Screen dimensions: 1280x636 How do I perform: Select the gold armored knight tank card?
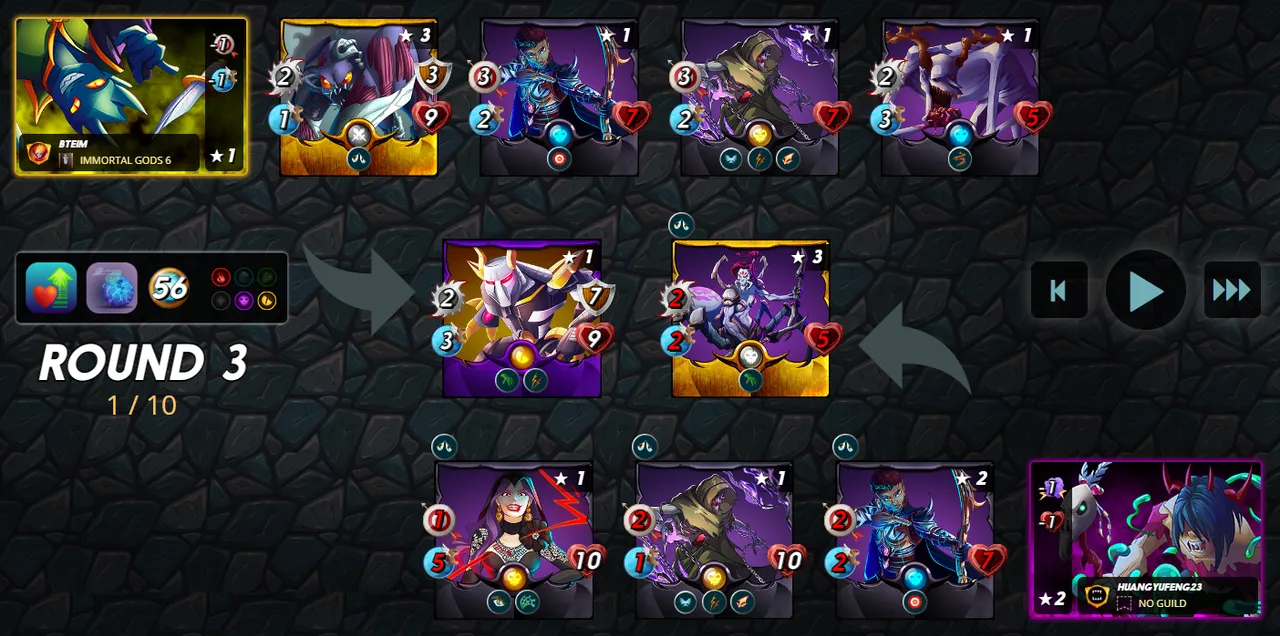(x=522, y=318)
